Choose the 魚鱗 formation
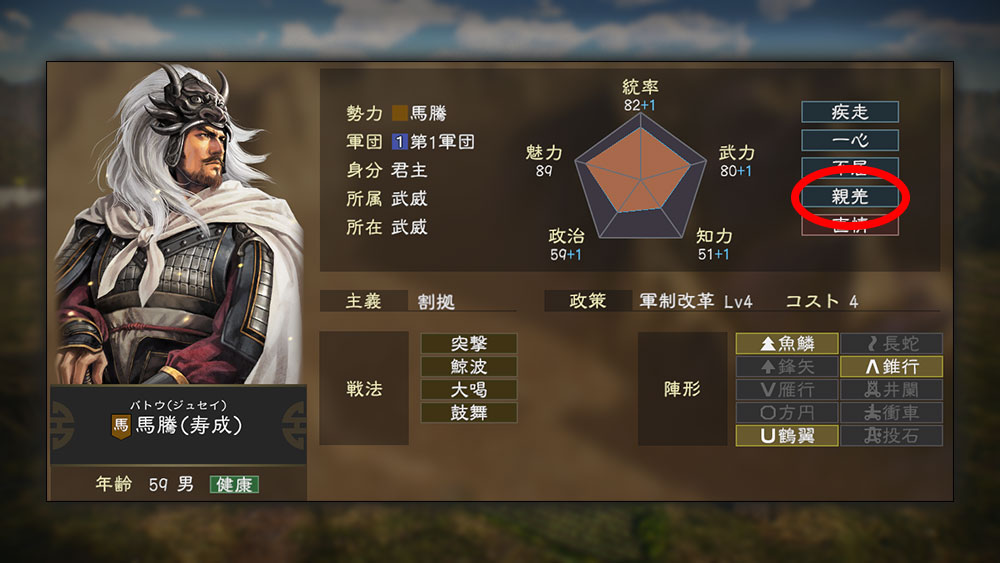This screenshot has height=563, width=1000. [786, 344]
